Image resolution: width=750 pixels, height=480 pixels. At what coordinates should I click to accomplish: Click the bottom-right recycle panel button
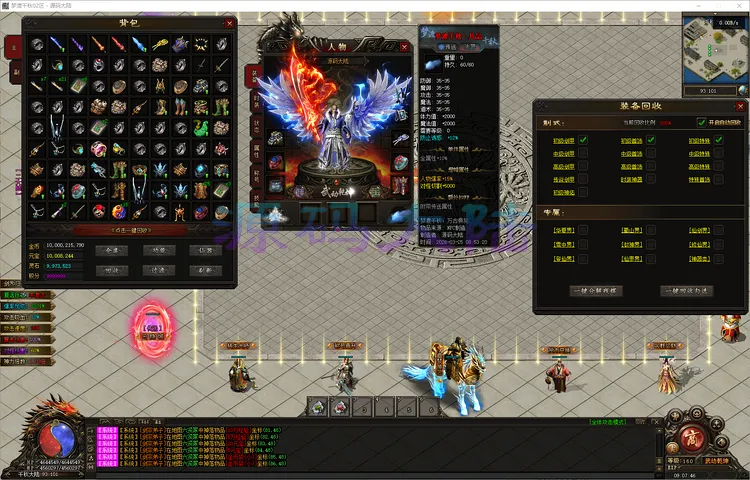(x=687, y=290)
